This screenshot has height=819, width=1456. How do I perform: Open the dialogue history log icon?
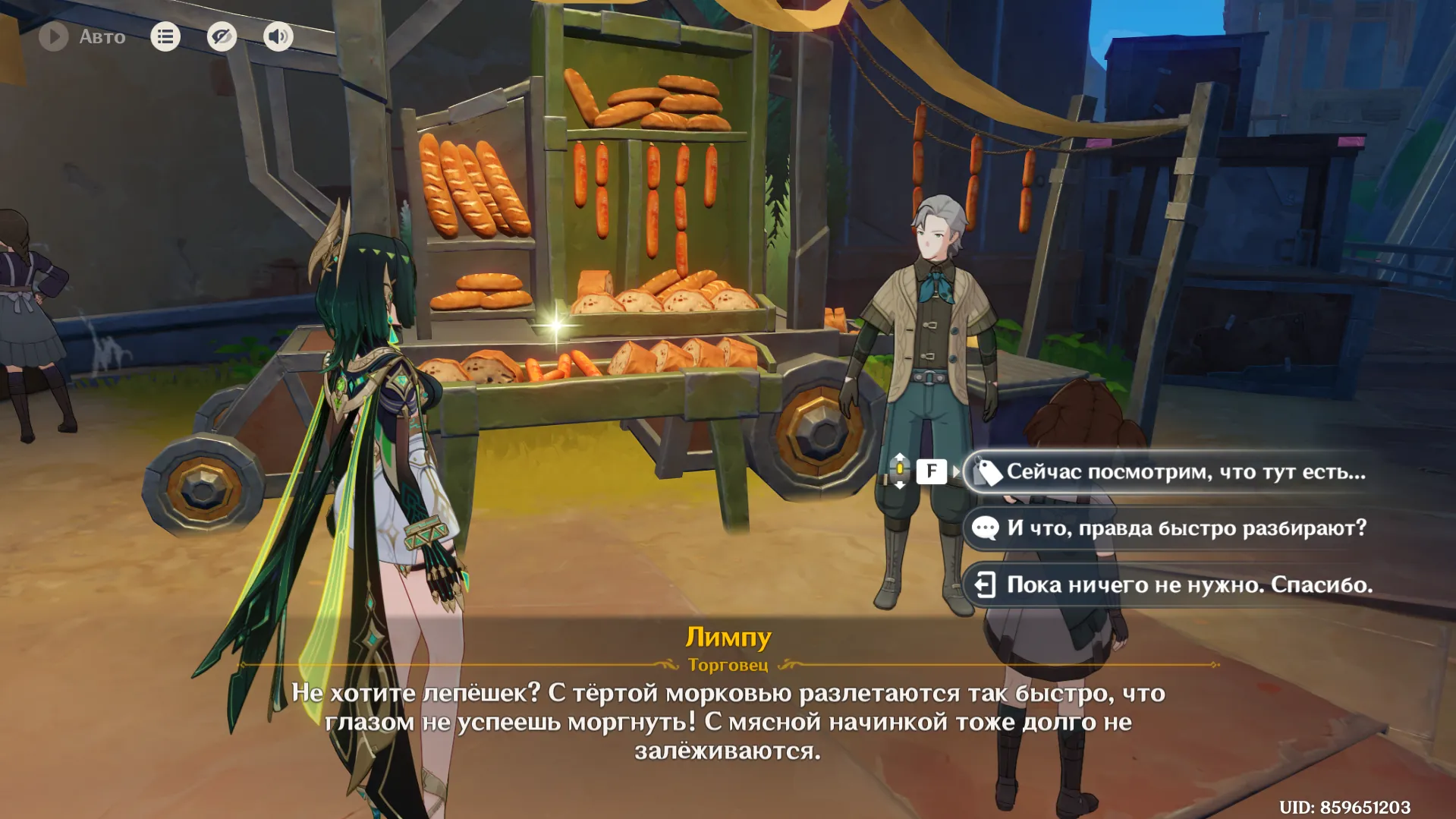coord(165,36)
